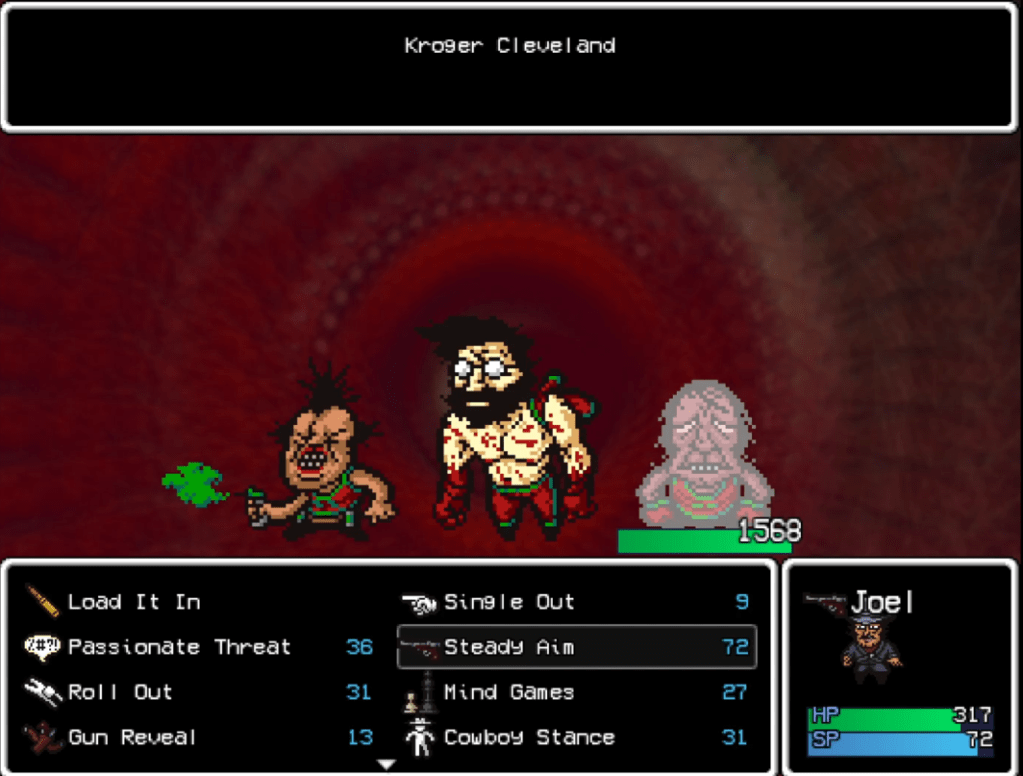Click the white down arrow under the skill list
1023x776 pixels.
386,764
